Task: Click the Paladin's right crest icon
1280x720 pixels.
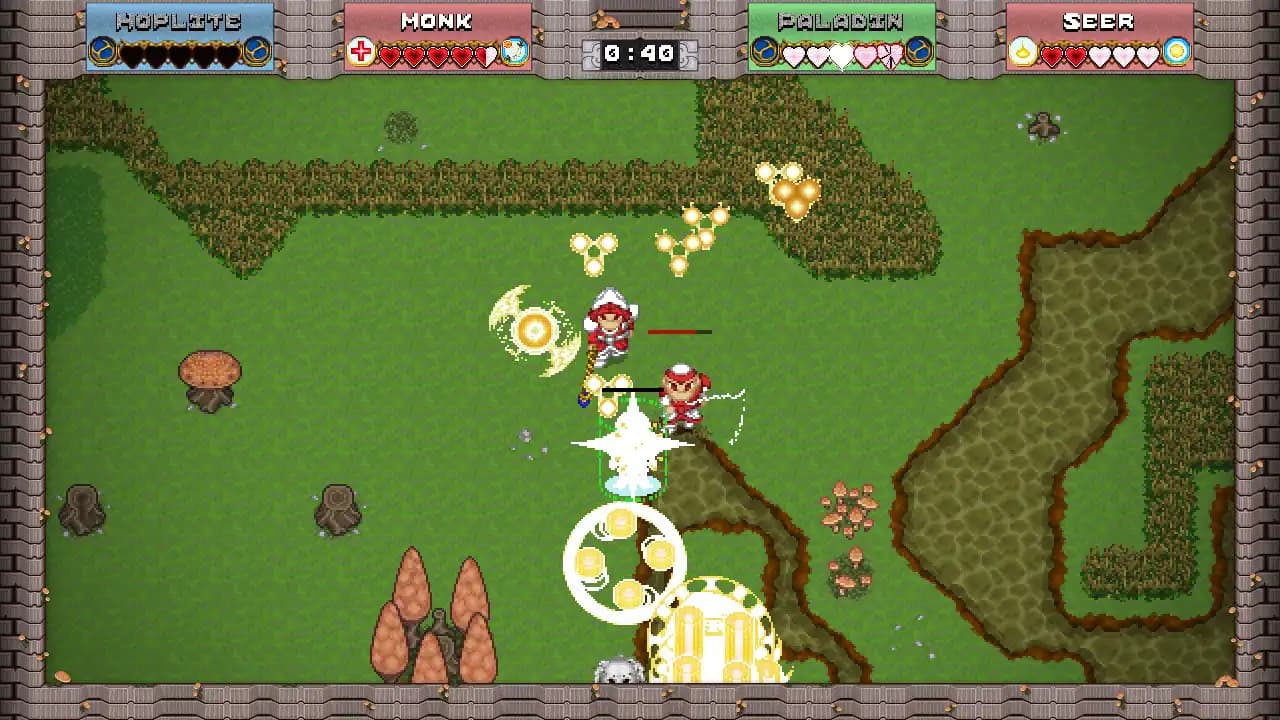Action: click(918, 52)
